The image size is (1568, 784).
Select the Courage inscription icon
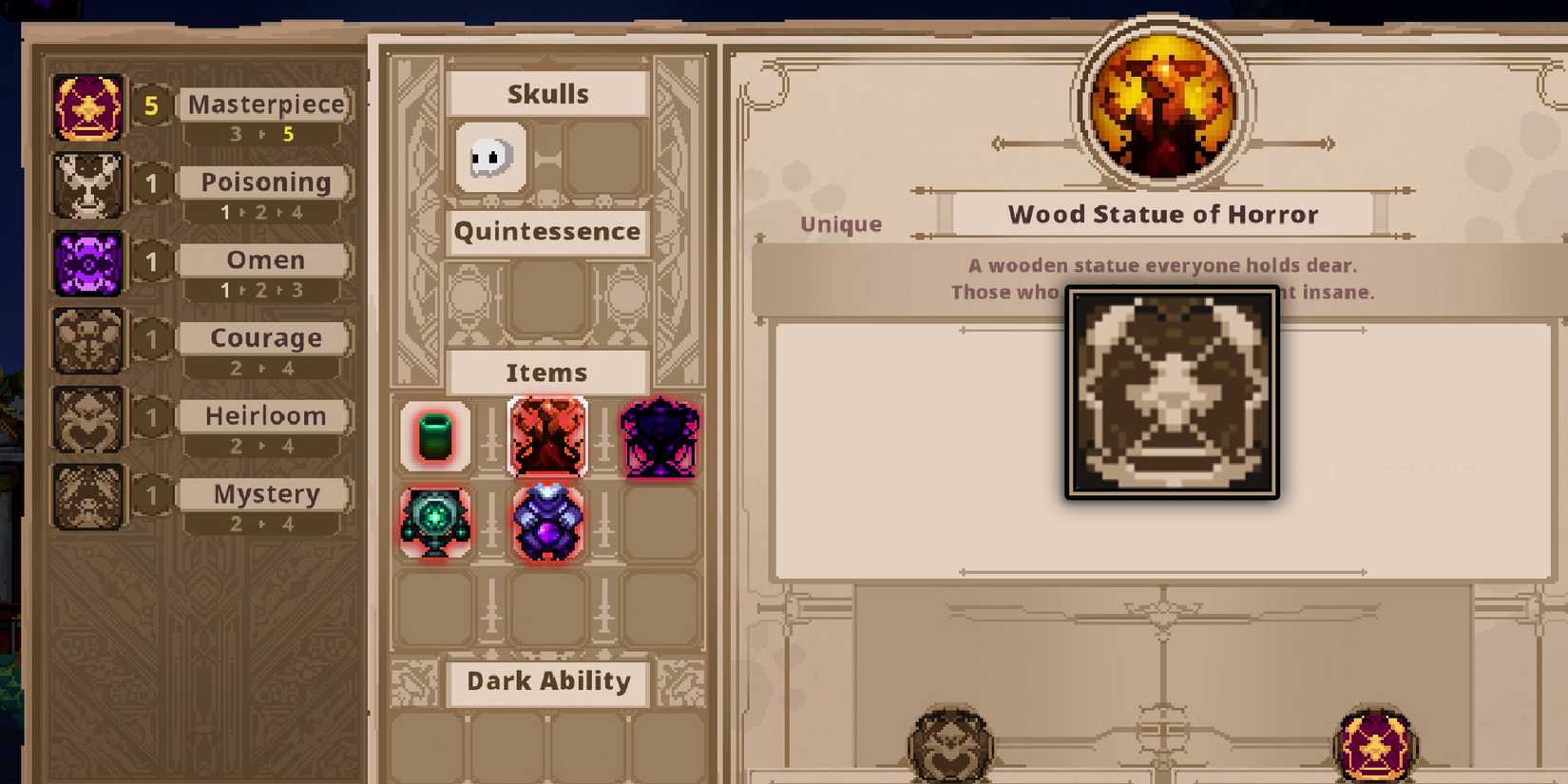tap(86, 339)
